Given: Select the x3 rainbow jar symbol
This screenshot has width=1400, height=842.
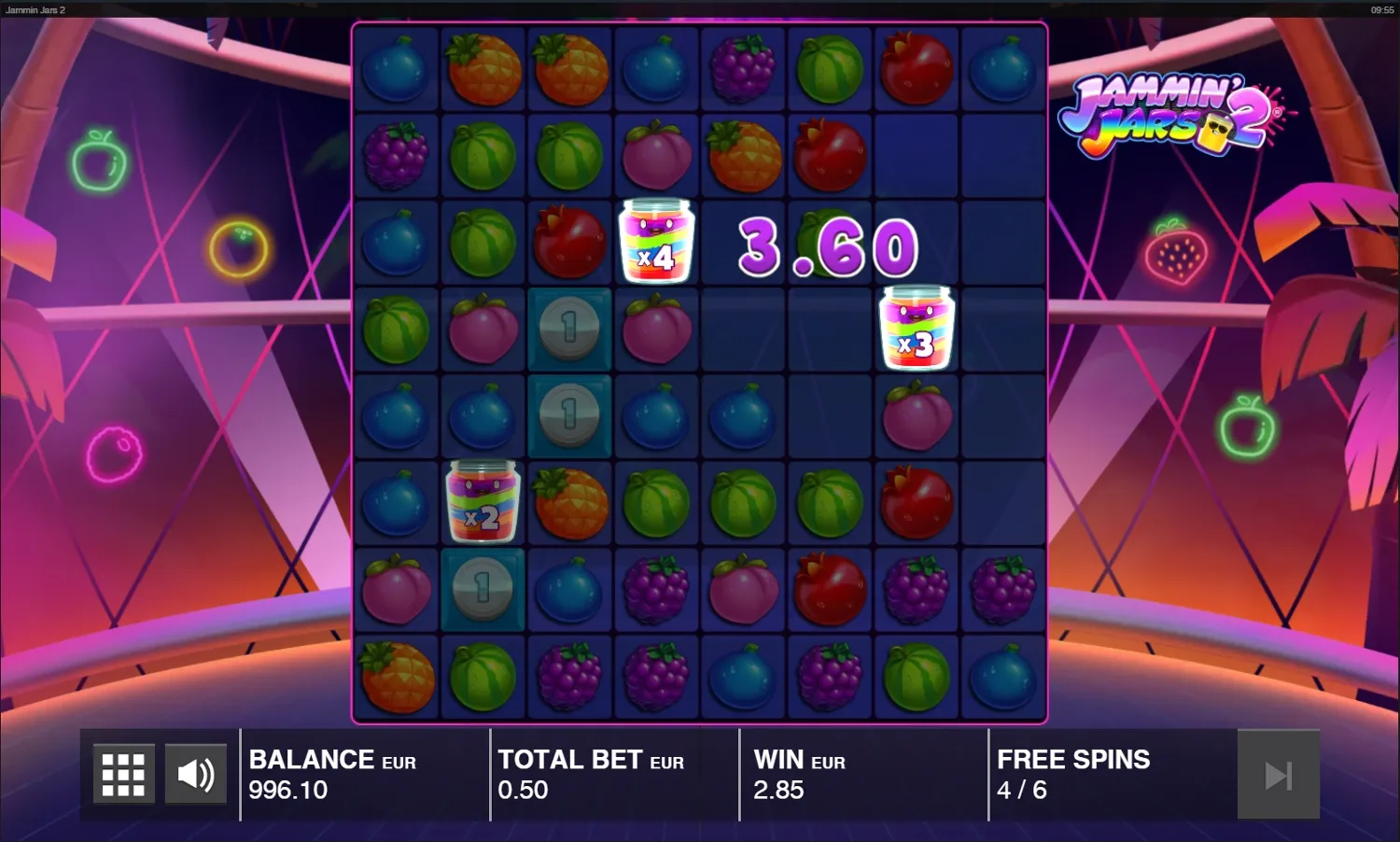Looking at the screenshot, I should [917, 329].
